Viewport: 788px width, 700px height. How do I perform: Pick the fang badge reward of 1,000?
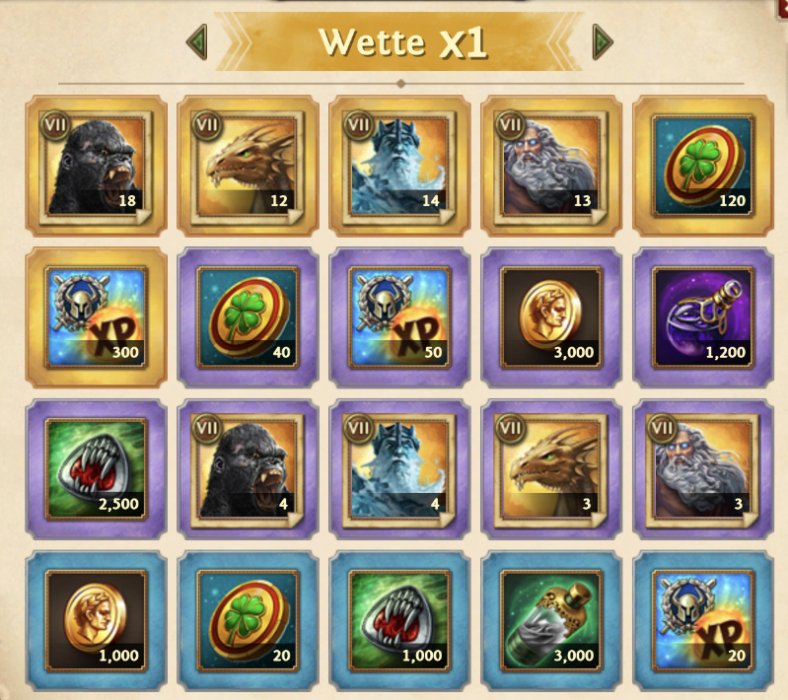click(400, 620)
